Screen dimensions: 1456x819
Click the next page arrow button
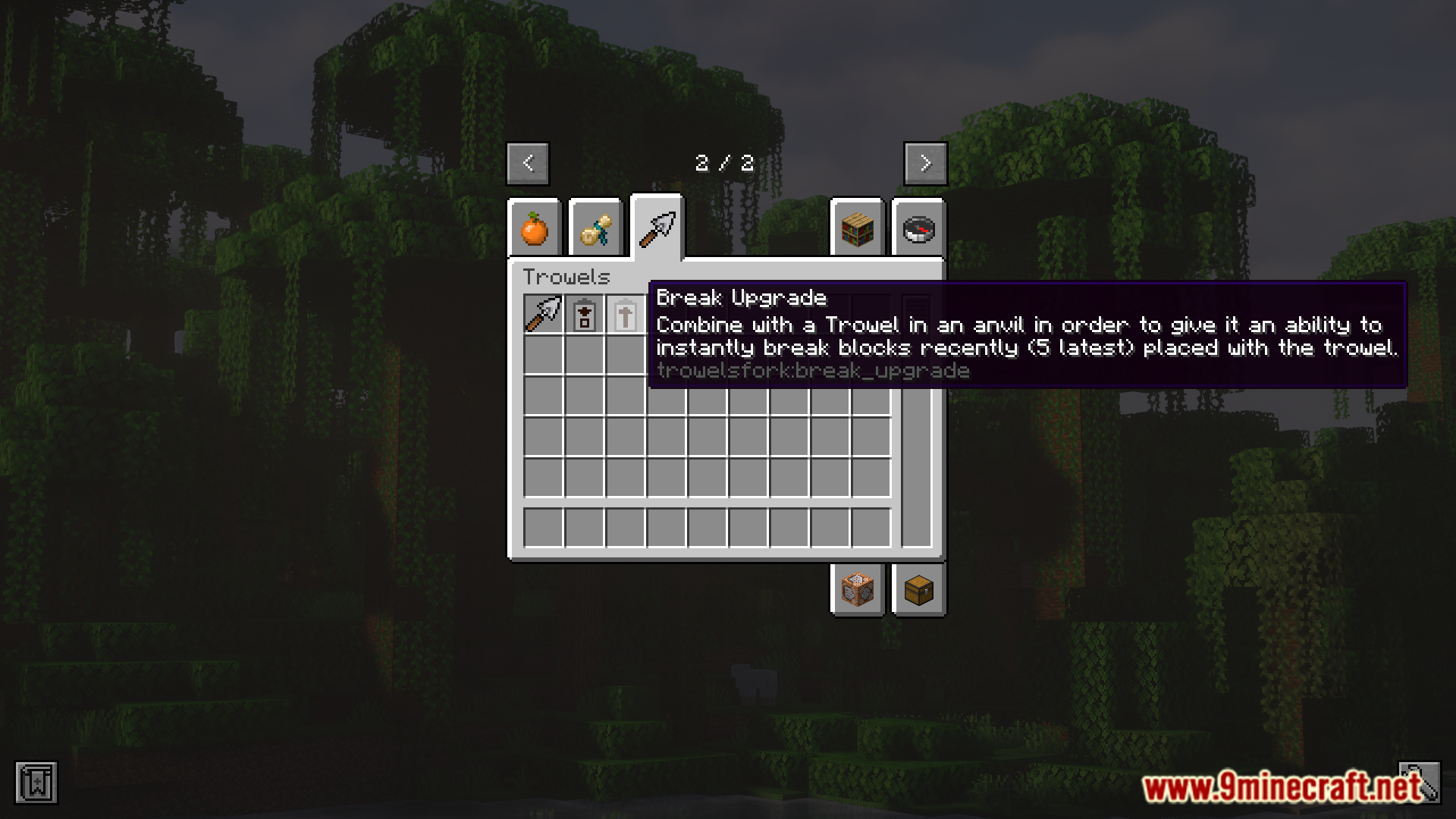tap(925, 163)
